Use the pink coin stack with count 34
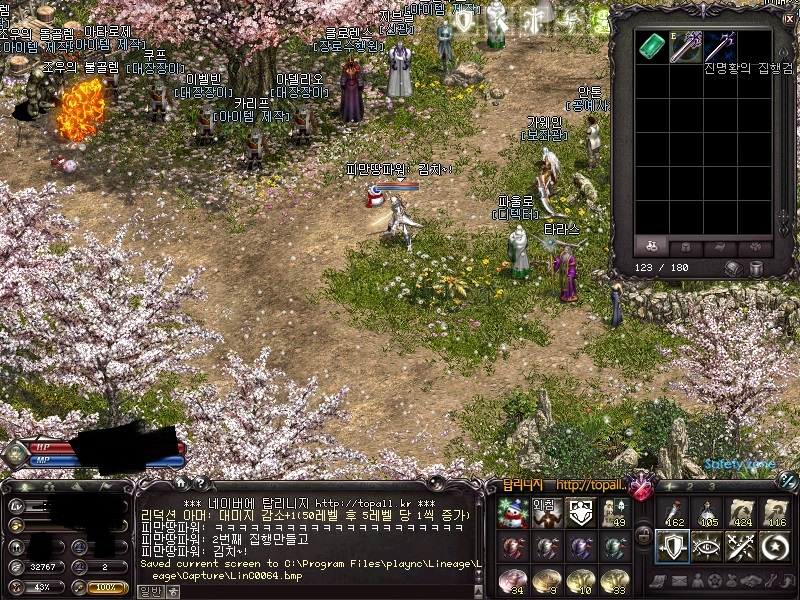Screen dimensions: 800x600 (x=512, y=580)
